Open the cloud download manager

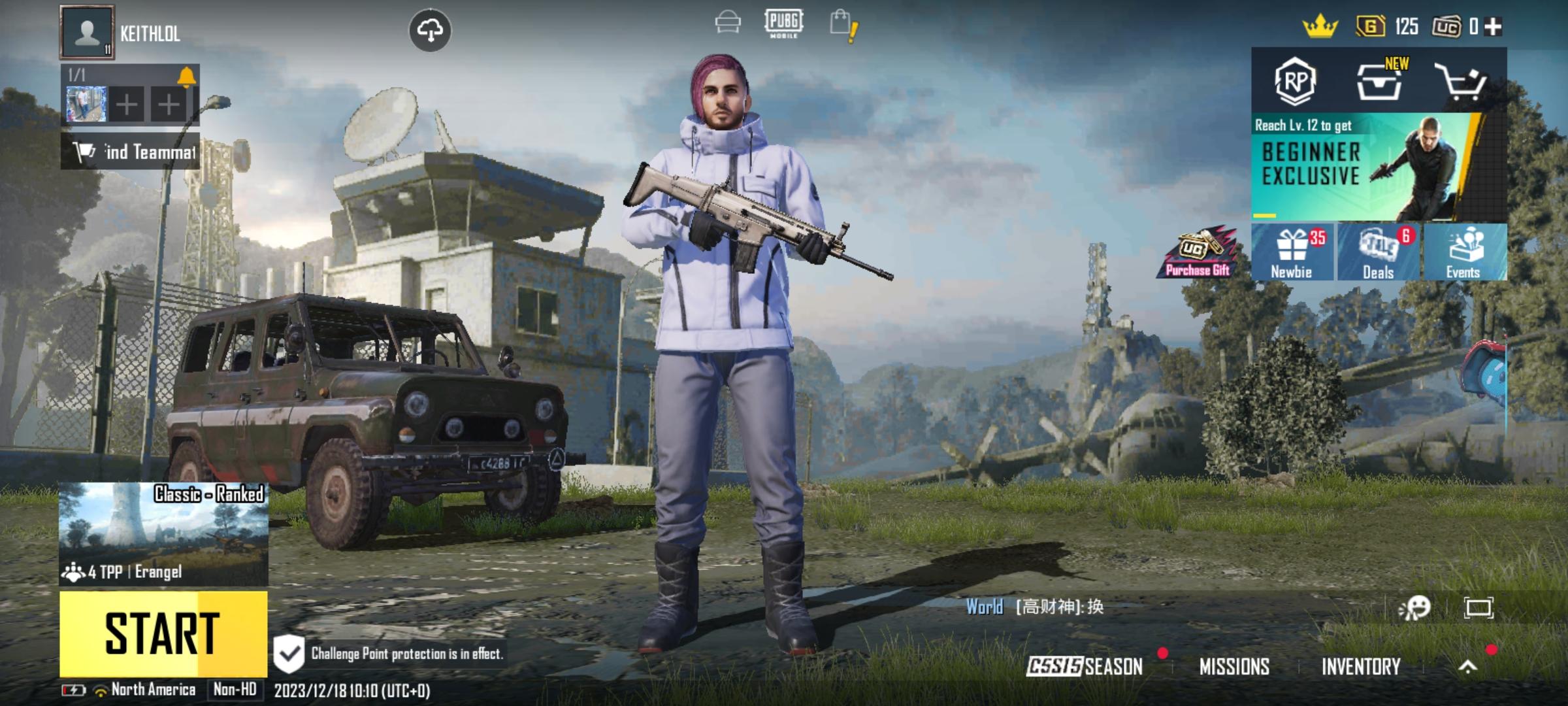coord(431,29)
